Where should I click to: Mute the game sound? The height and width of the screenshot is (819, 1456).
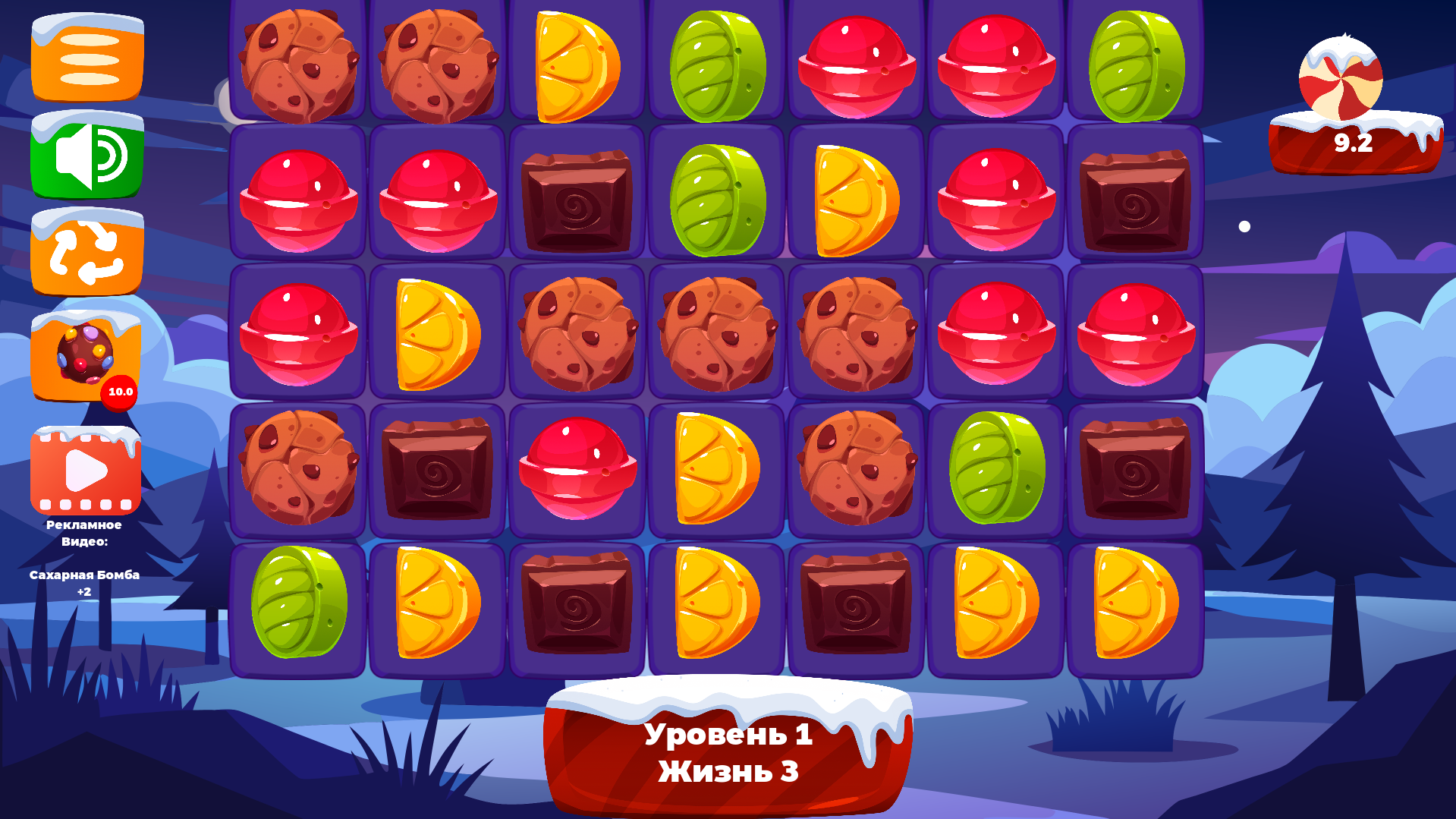tap(86, 156)
